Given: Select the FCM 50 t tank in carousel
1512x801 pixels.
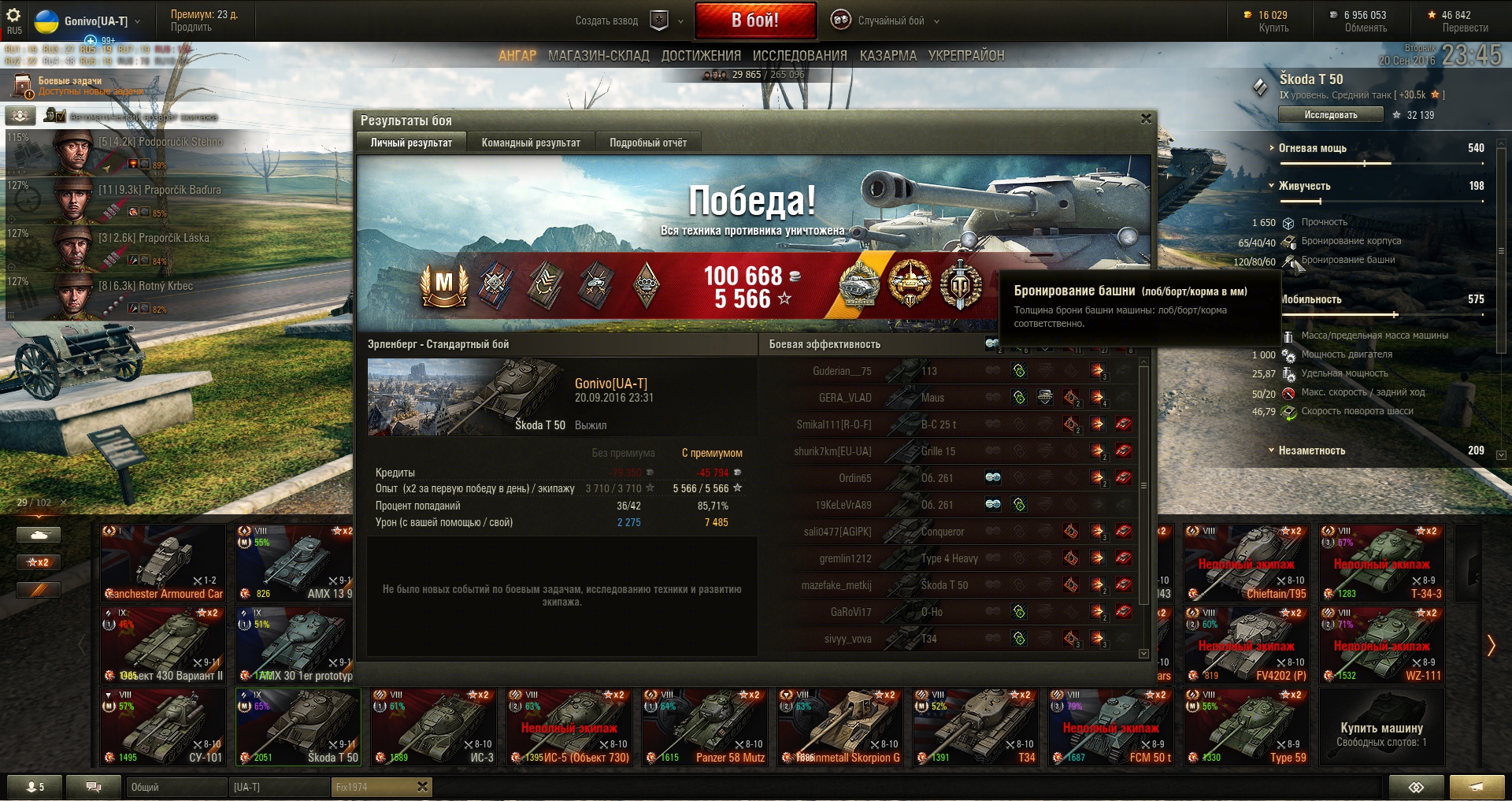Looking at the screenshot, I should 1110,727.
